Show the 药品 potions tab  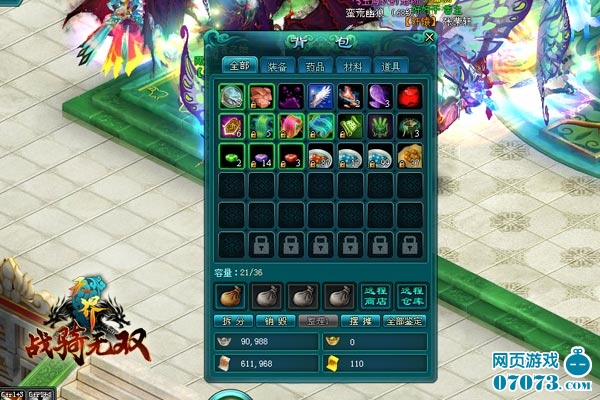(x=315, y=66)
